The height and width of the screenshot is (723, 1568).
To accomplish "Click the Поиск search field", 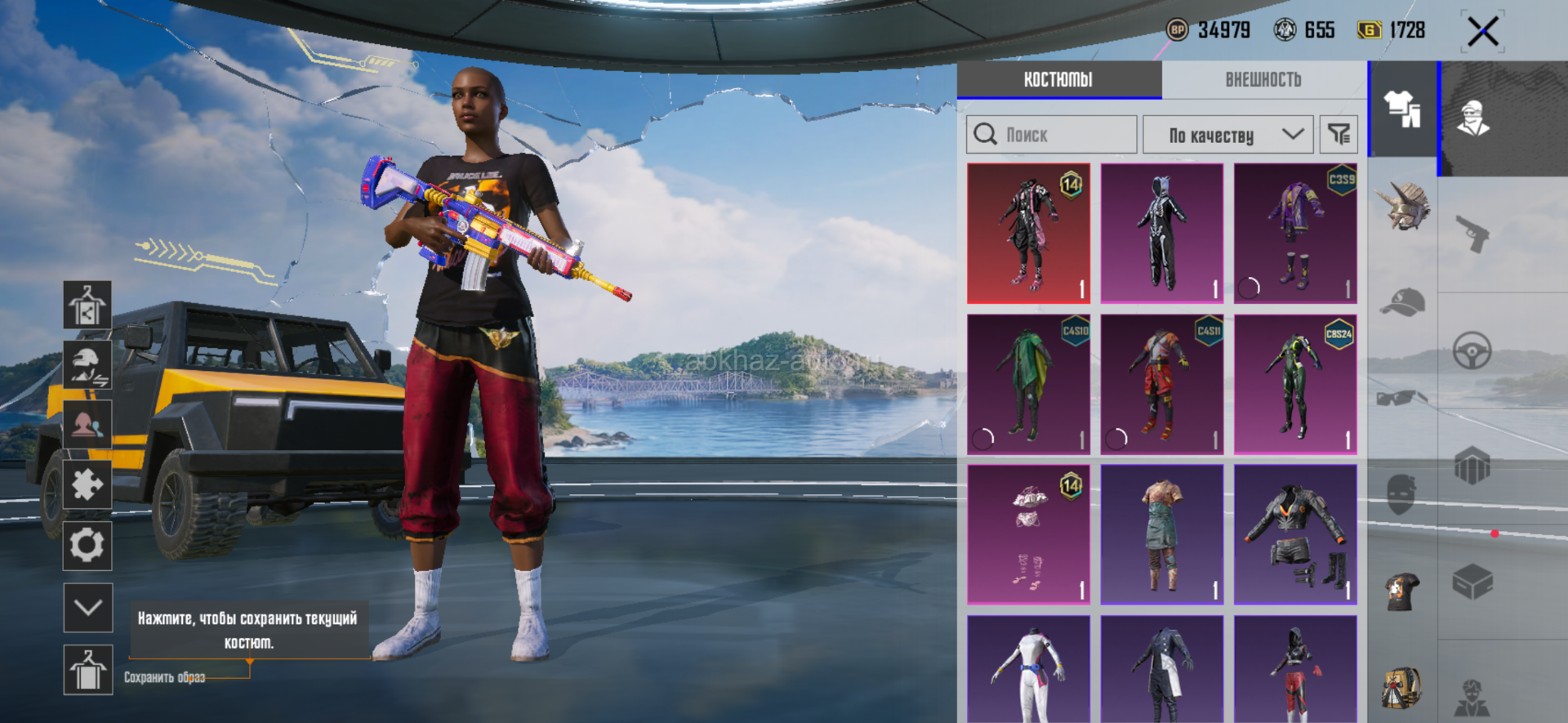I will [x=1052, y=135].
